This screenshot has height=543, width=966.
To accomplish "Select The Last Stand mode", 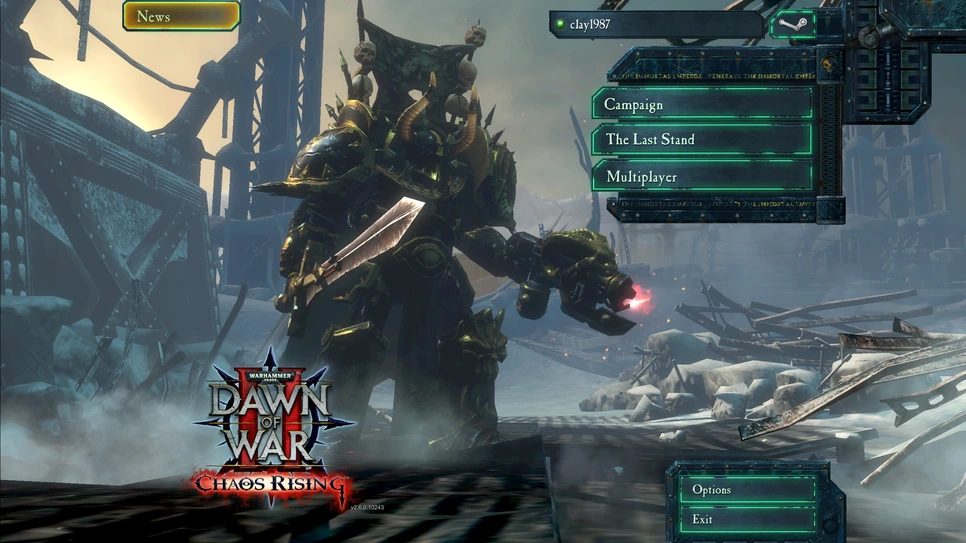I will click(x=702, y=140).
